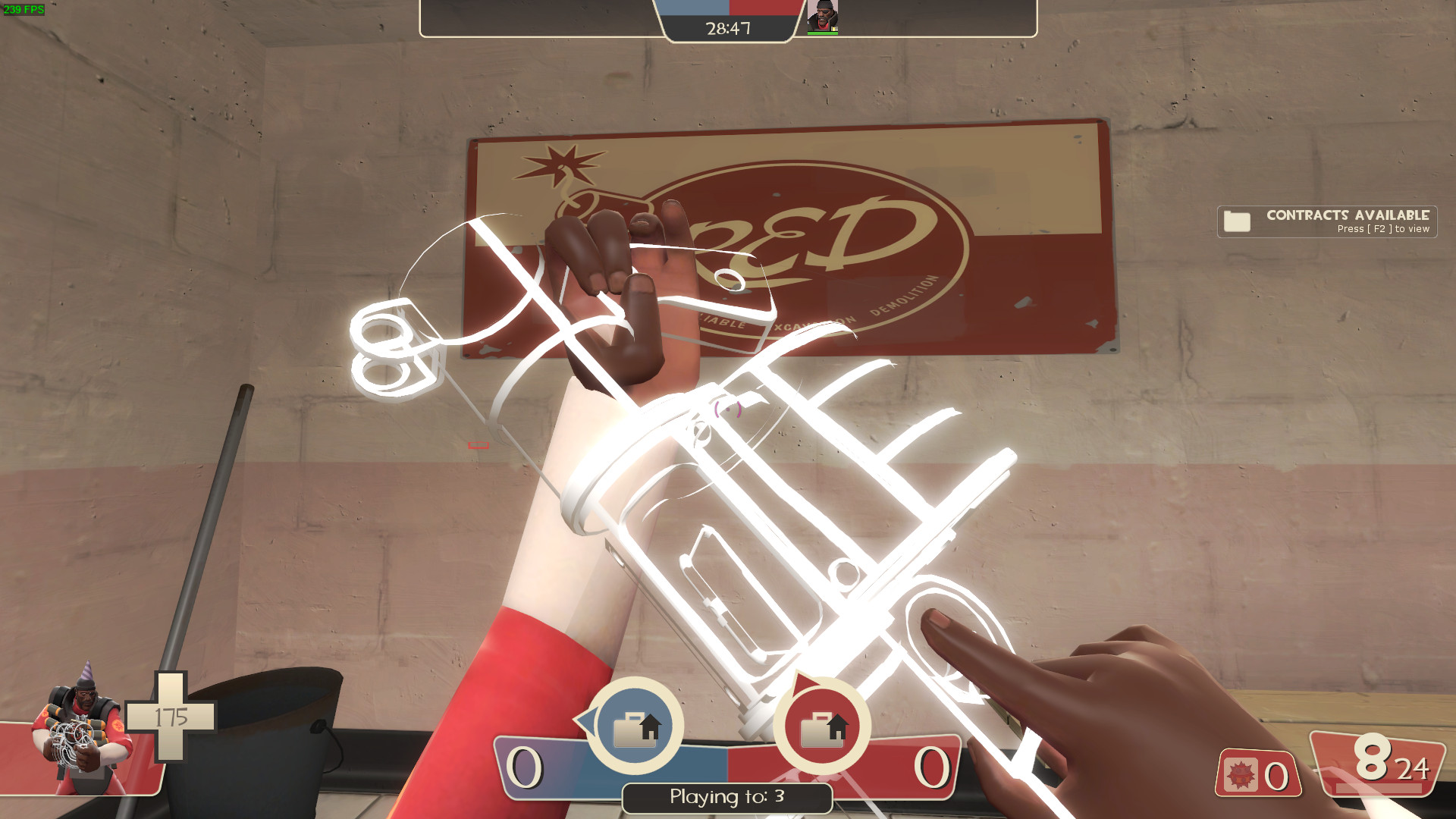Click the Playing to: 3 banner

click(726, 798)
